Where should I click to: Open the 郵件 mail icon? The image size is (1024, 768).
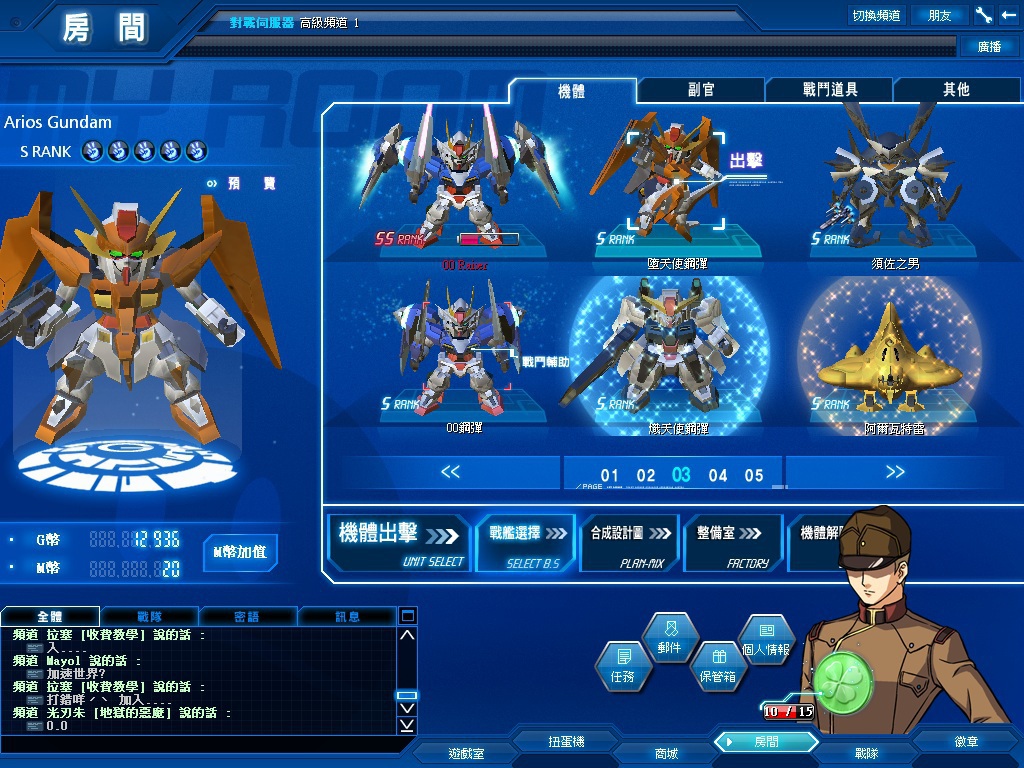coord(669,637)
